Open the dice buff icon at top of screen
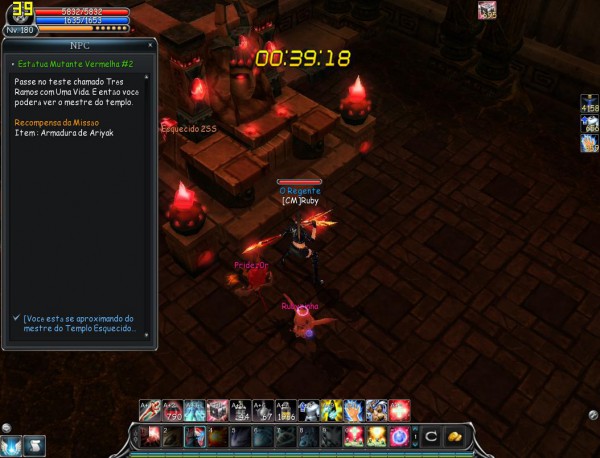Image resolution: width=600 pixels, height=458 pixels. pos(487,10)
